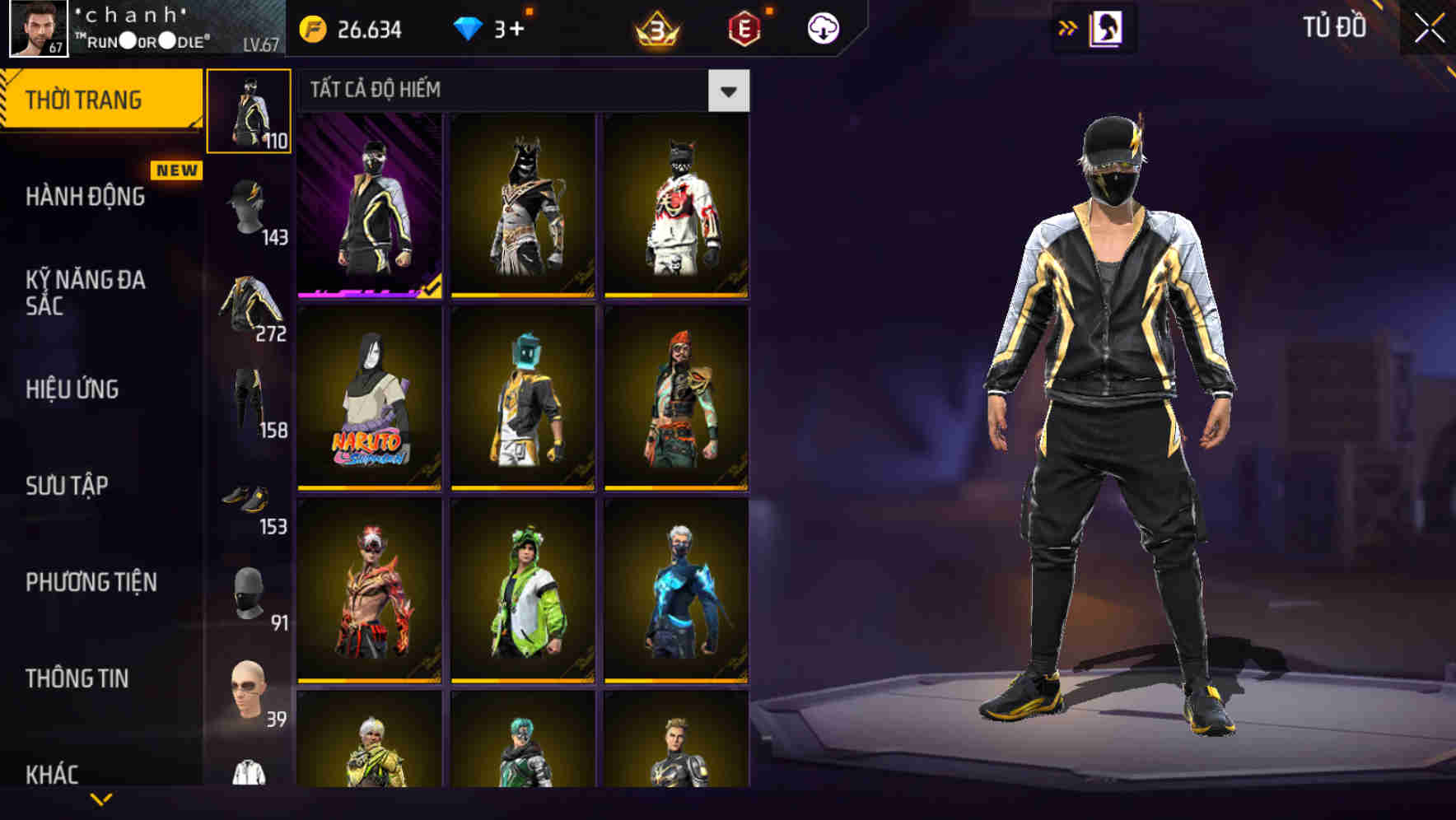The height and width of the screenshot is (820, 1456).
Task: Select the shoes category icon with 153 items
Action: 250,494
